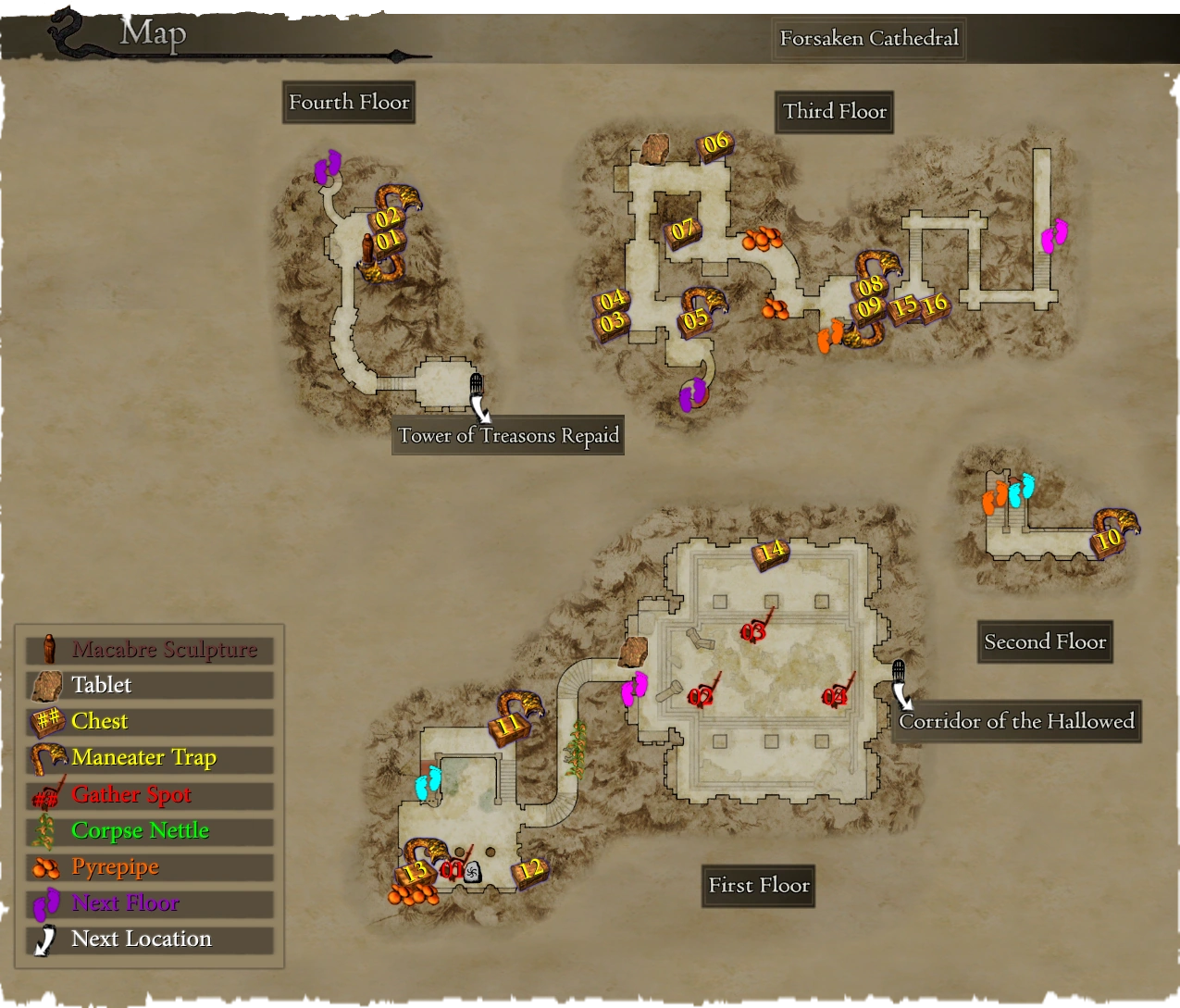Select chest marker 12 on the map

[529, 870]
